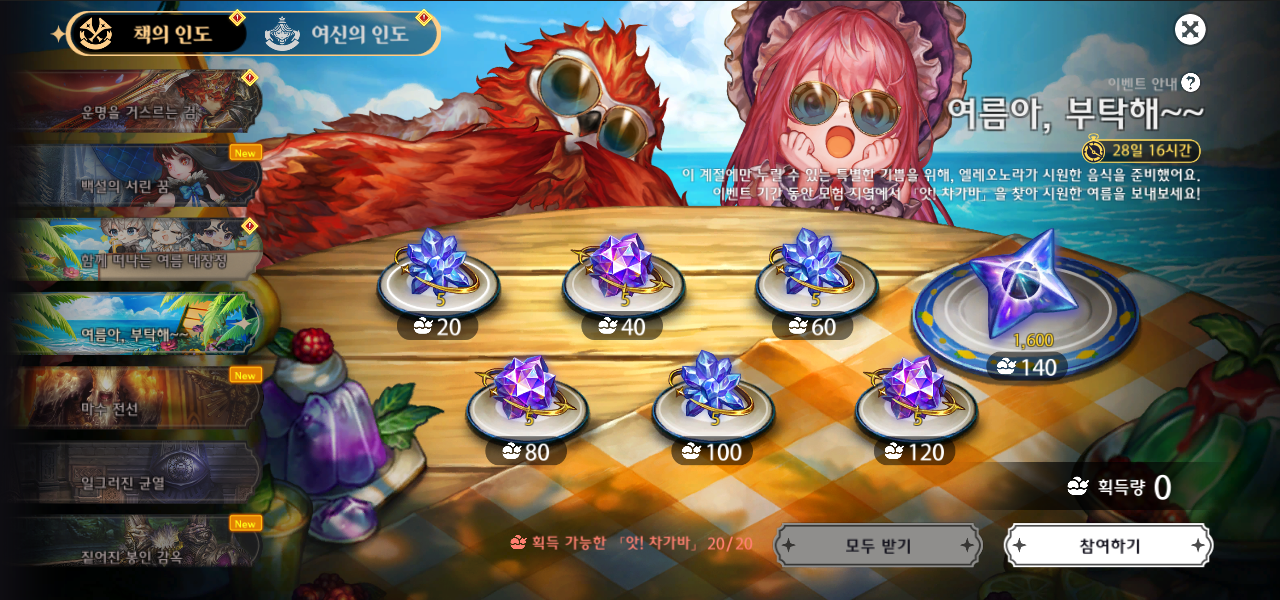The image size is (1280, 600).
Task: Choose the 함께 떠나는 여름 대장정 event
Action: [x=138, y=251]
